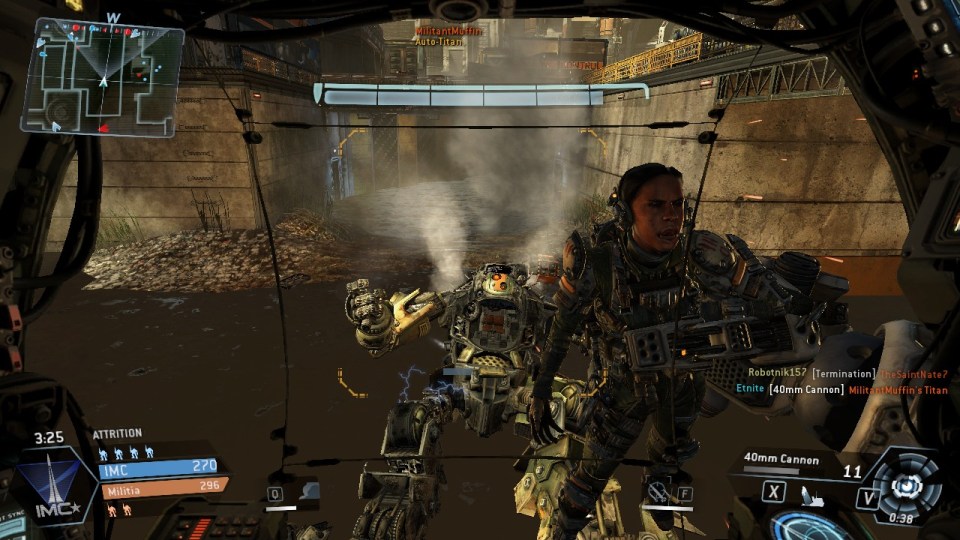Image resolution: width=960 pixels, height=540 pixels.
Task: Click the Robotnik157 Termination kill feed entry
Action: 847,374
